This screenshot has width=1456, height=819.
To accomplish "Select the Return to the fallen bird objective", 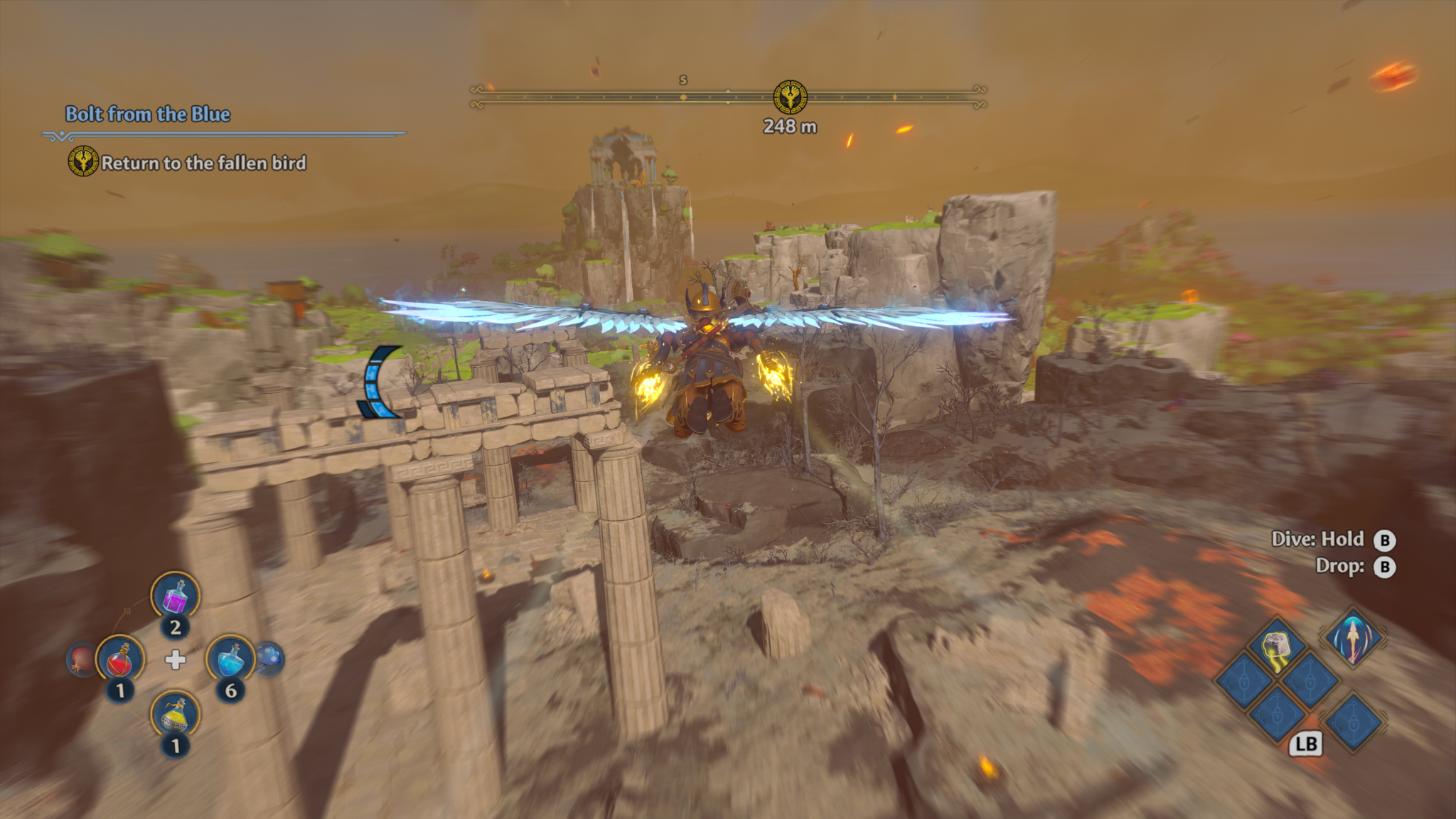I will (x=203, y=164).
